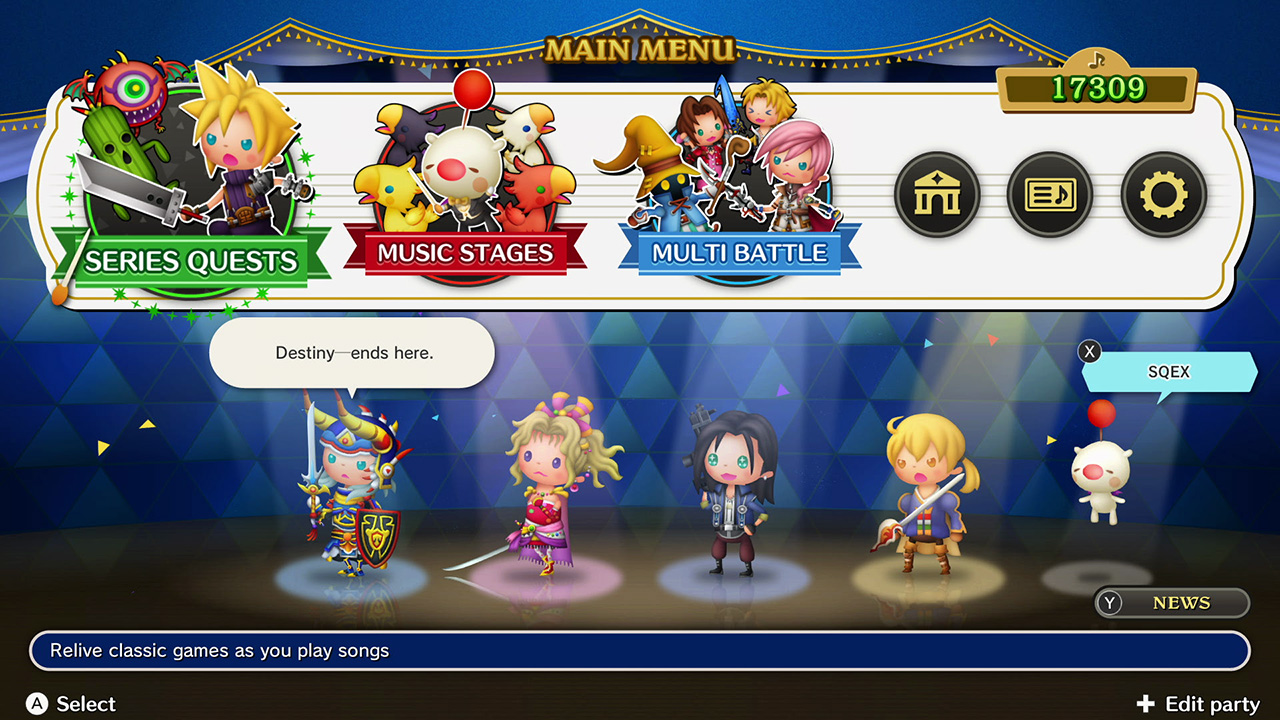This screenshot has height=720, width=1280.
Task: Open the Settings gear icon
Action: [1163, 194]
